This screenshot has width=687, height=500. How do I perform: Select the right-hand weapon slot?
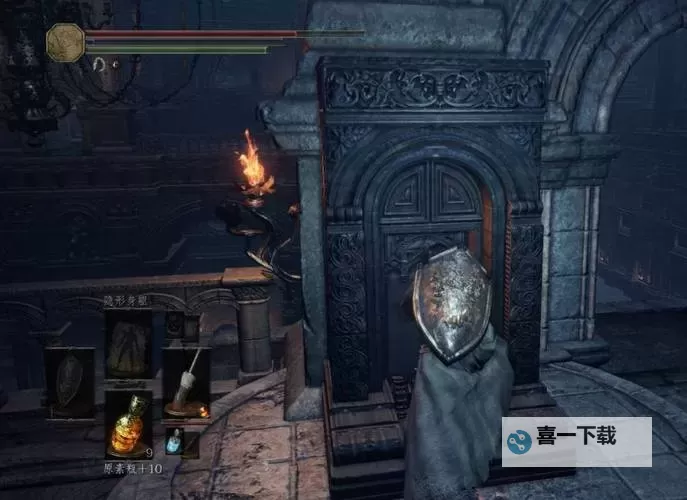[185, 381]
